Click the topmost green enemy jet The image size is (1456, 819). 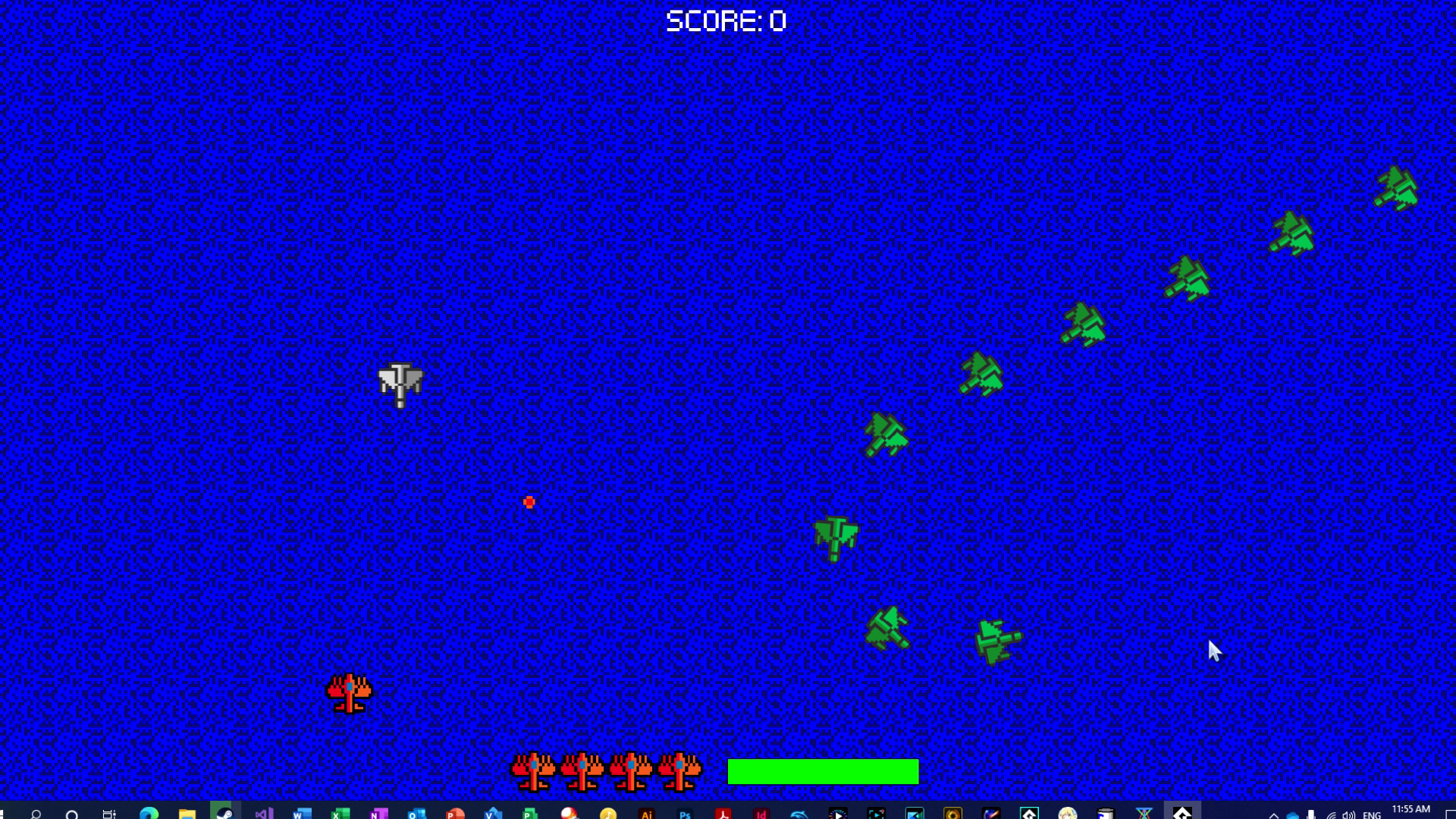1395,190
